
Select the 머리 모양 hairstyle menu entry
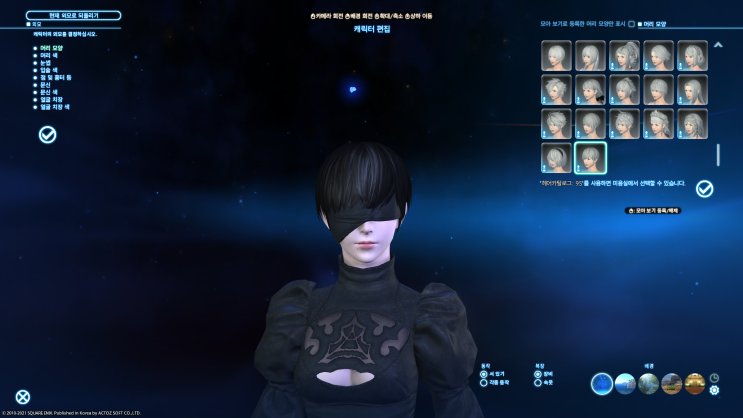click(x=48, y=47)
